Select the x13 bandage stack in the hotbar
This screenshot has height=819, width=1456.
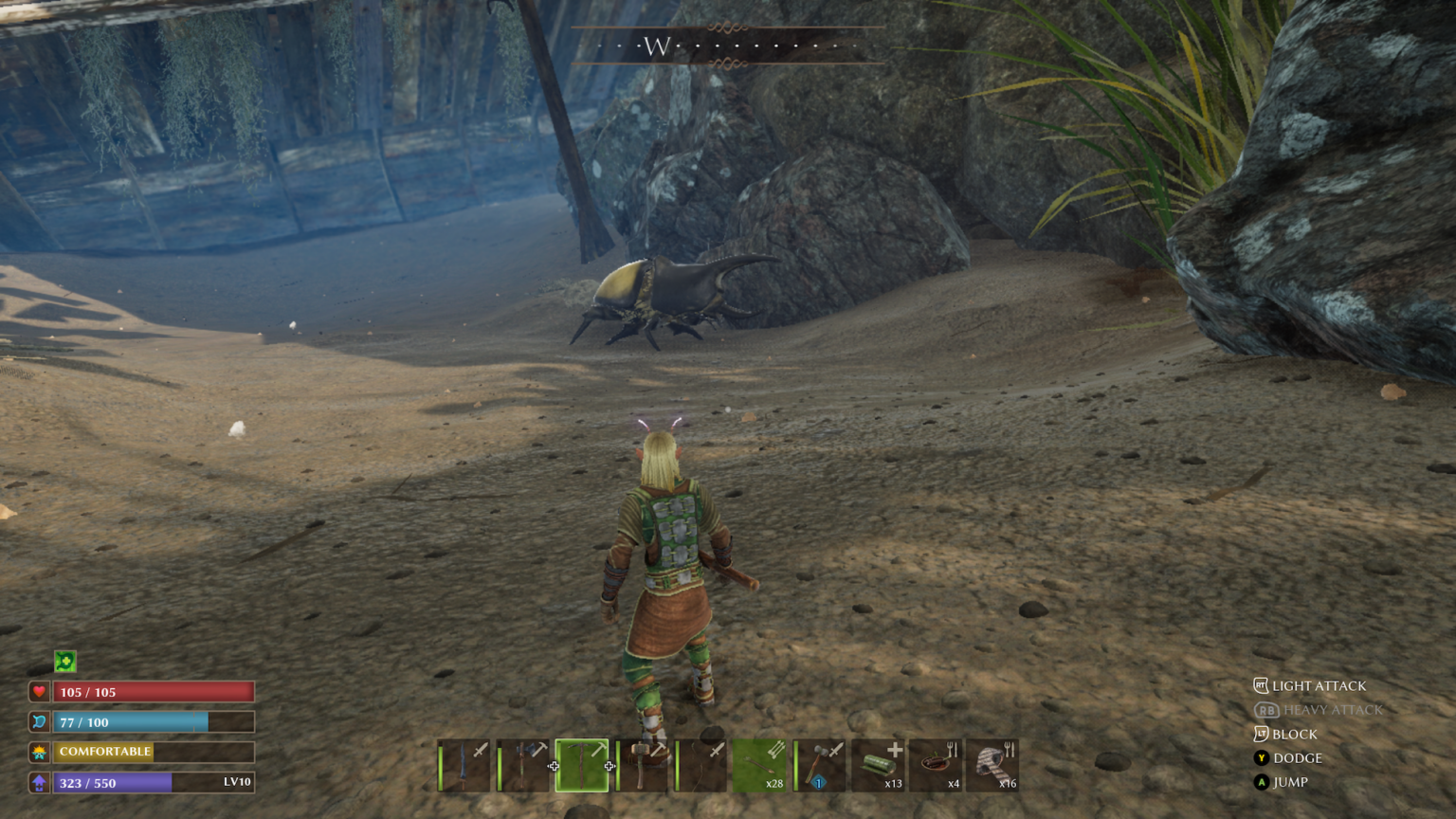[880, 763]
